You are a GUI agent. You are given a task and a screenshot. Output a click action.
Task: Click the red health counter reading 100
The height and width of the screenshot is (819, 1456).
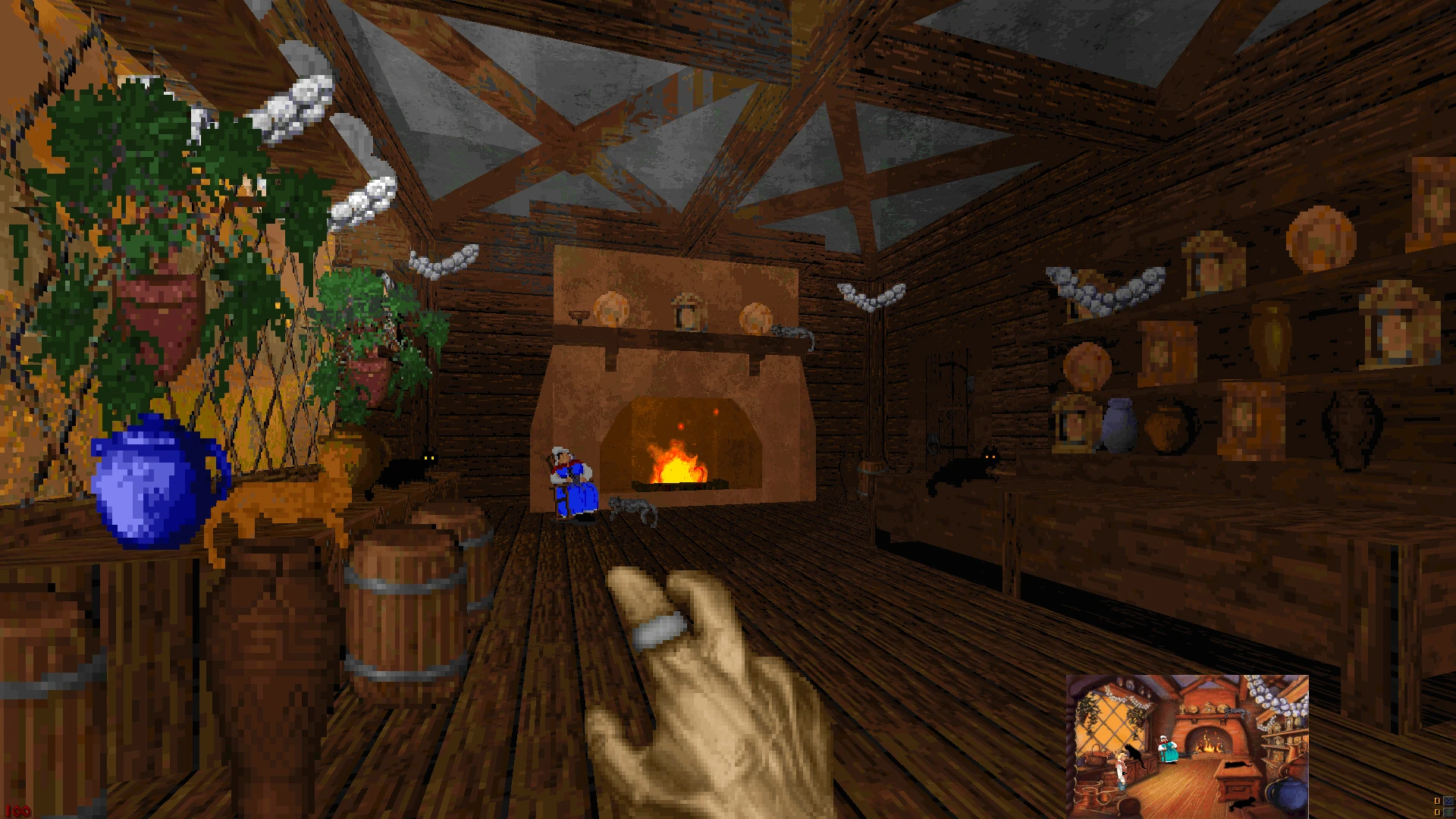(x=19, y=811)
